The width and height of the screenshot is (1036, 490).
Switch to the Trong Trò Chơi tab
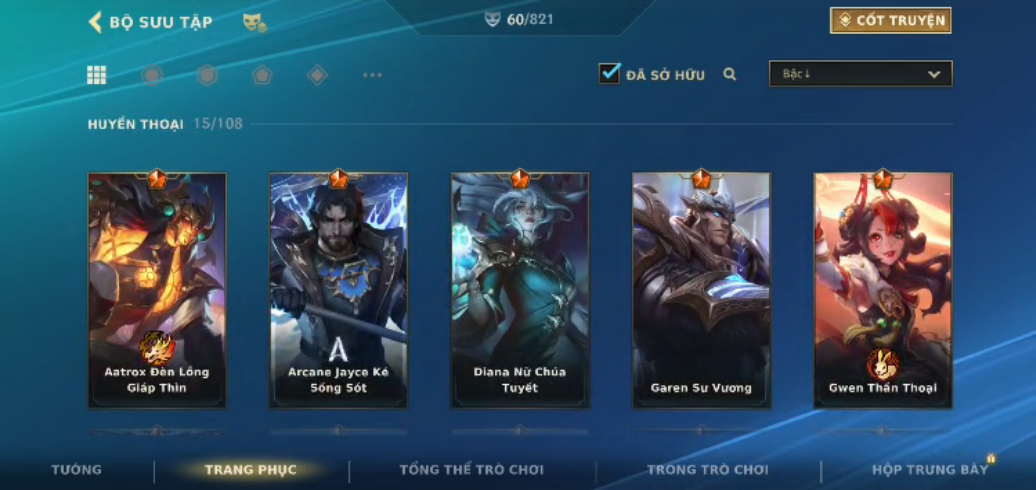(707, 470)
